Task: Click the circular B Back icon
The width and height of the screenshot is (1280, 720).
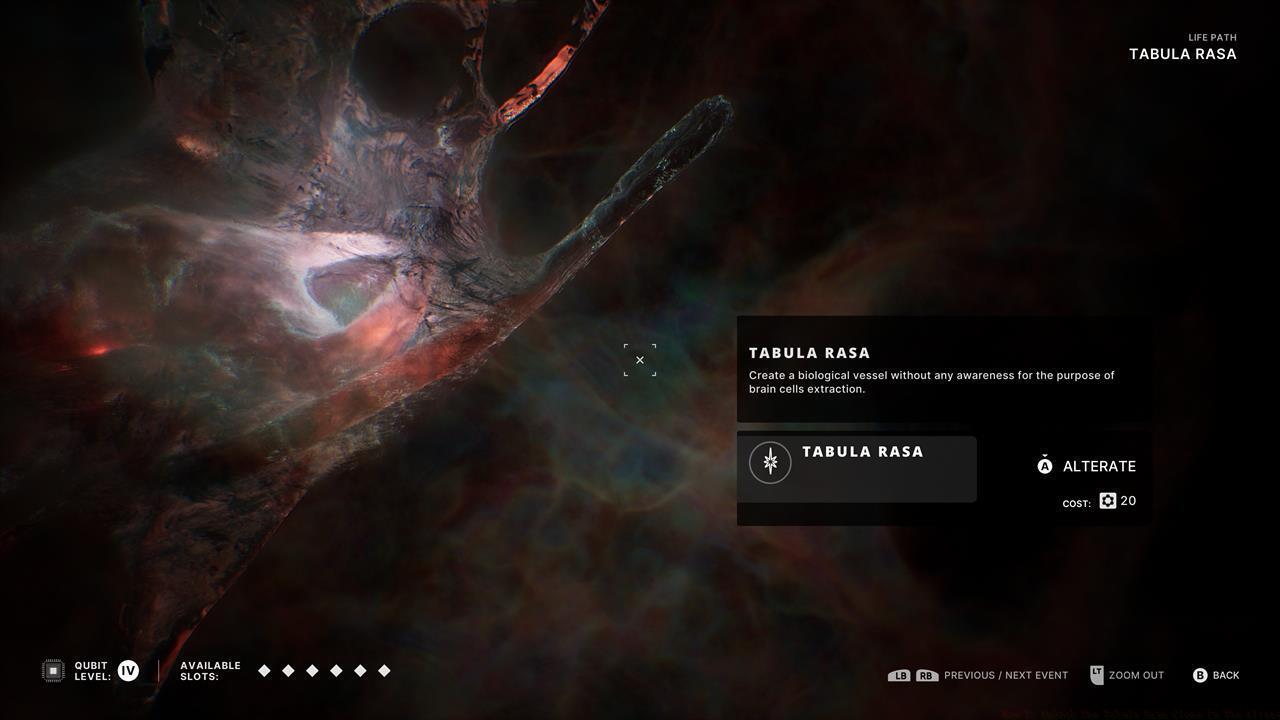Action: (x=1199, y=675)
